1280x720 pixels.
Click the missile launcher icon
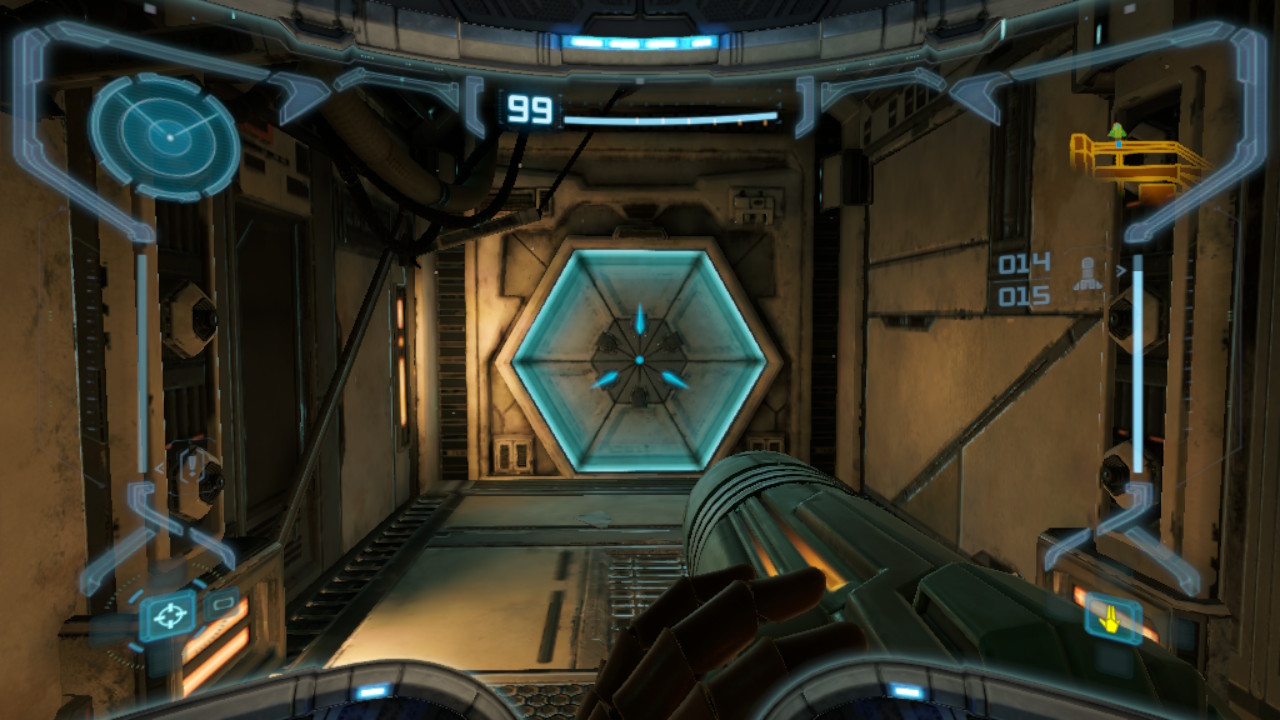click(1085, 274)
